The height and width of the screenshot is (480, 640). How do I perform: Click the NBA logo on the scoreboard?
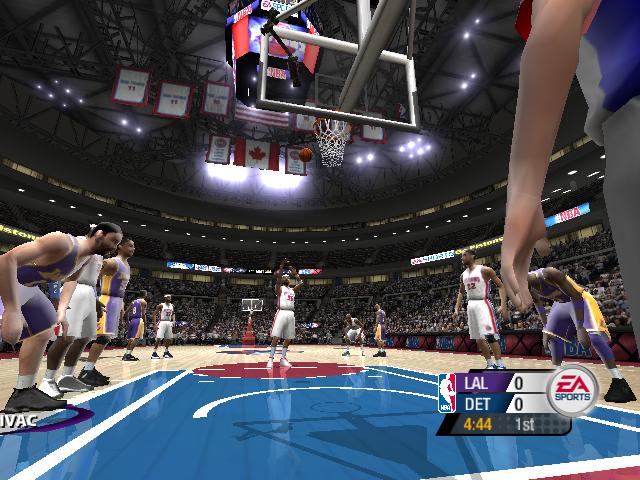pos(447,393)
